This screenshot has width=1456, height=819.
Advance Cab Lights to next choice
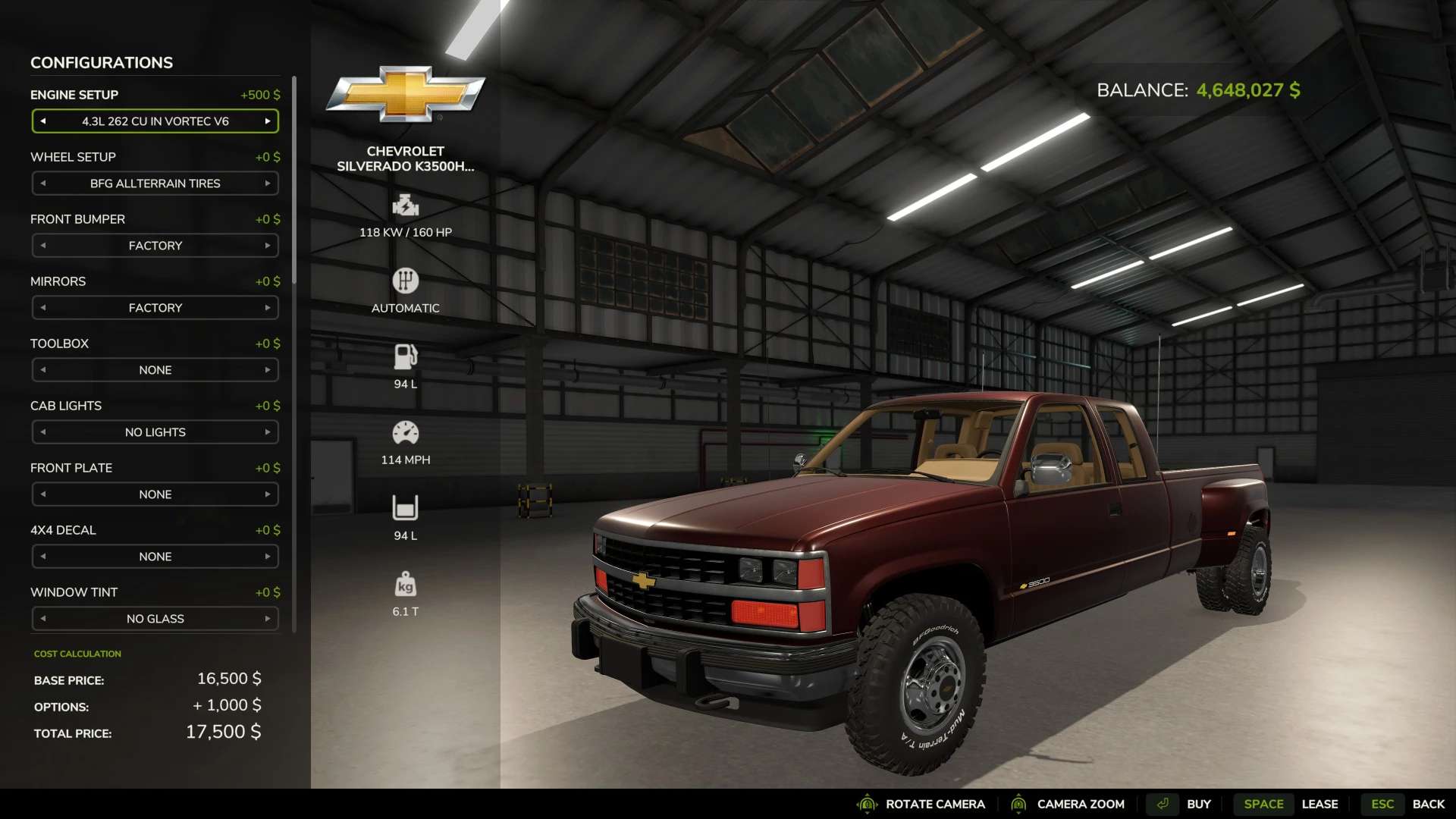[x=268, y=432]
